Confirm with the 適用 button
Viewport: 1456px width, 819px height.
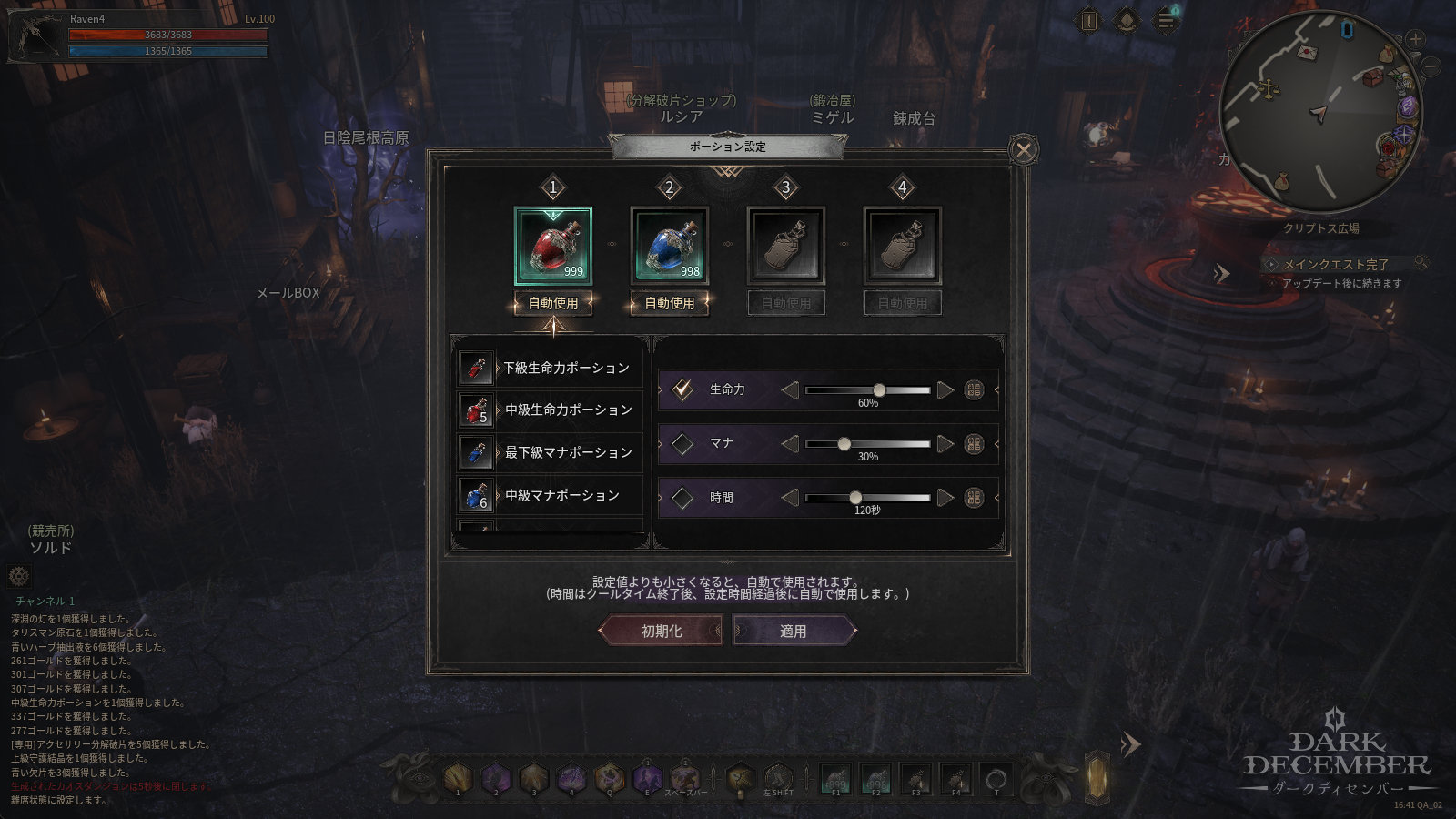794,631
